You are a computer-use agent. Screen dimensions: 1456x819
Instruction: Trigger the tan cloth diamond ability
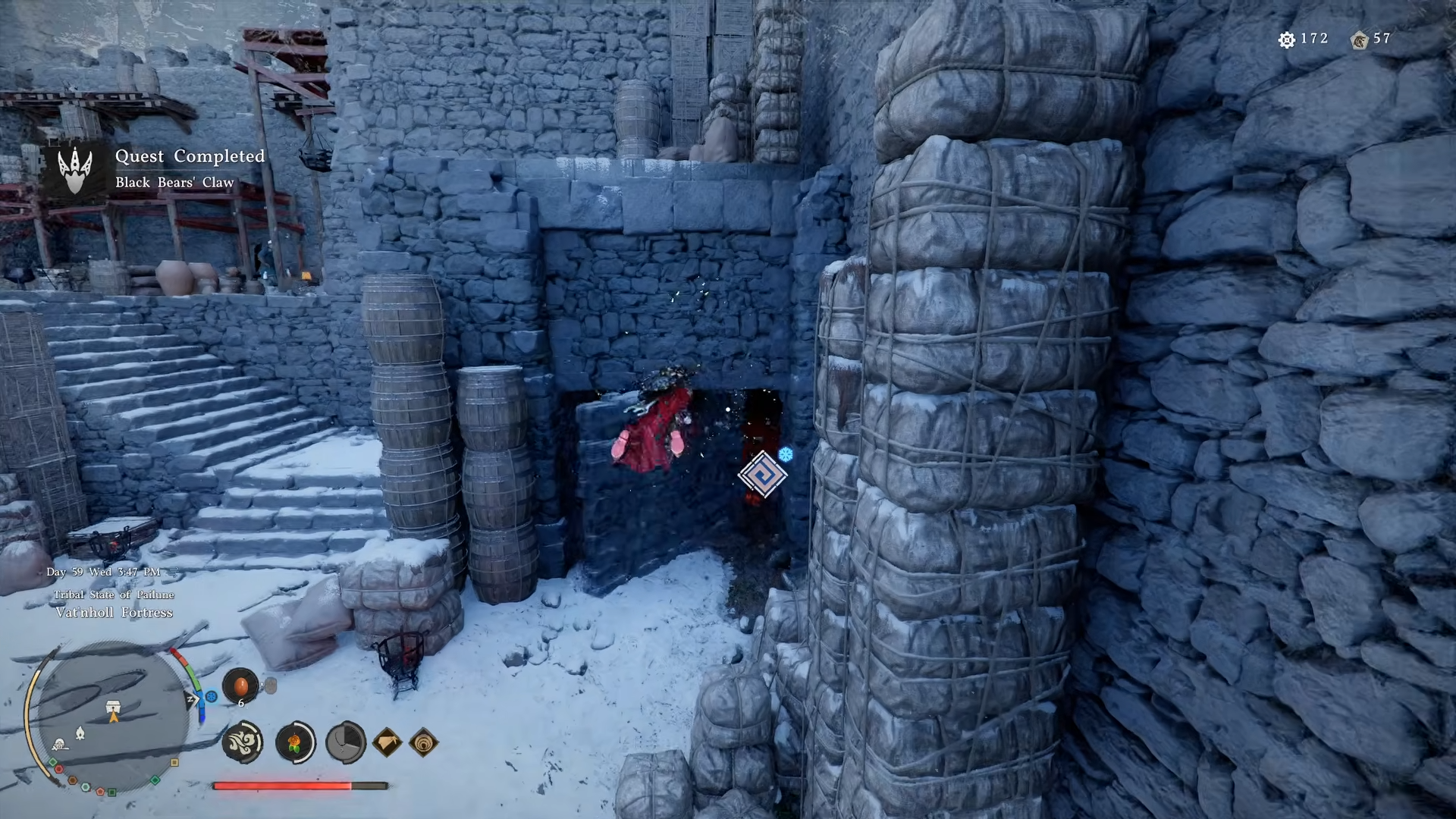click(387, 742)
